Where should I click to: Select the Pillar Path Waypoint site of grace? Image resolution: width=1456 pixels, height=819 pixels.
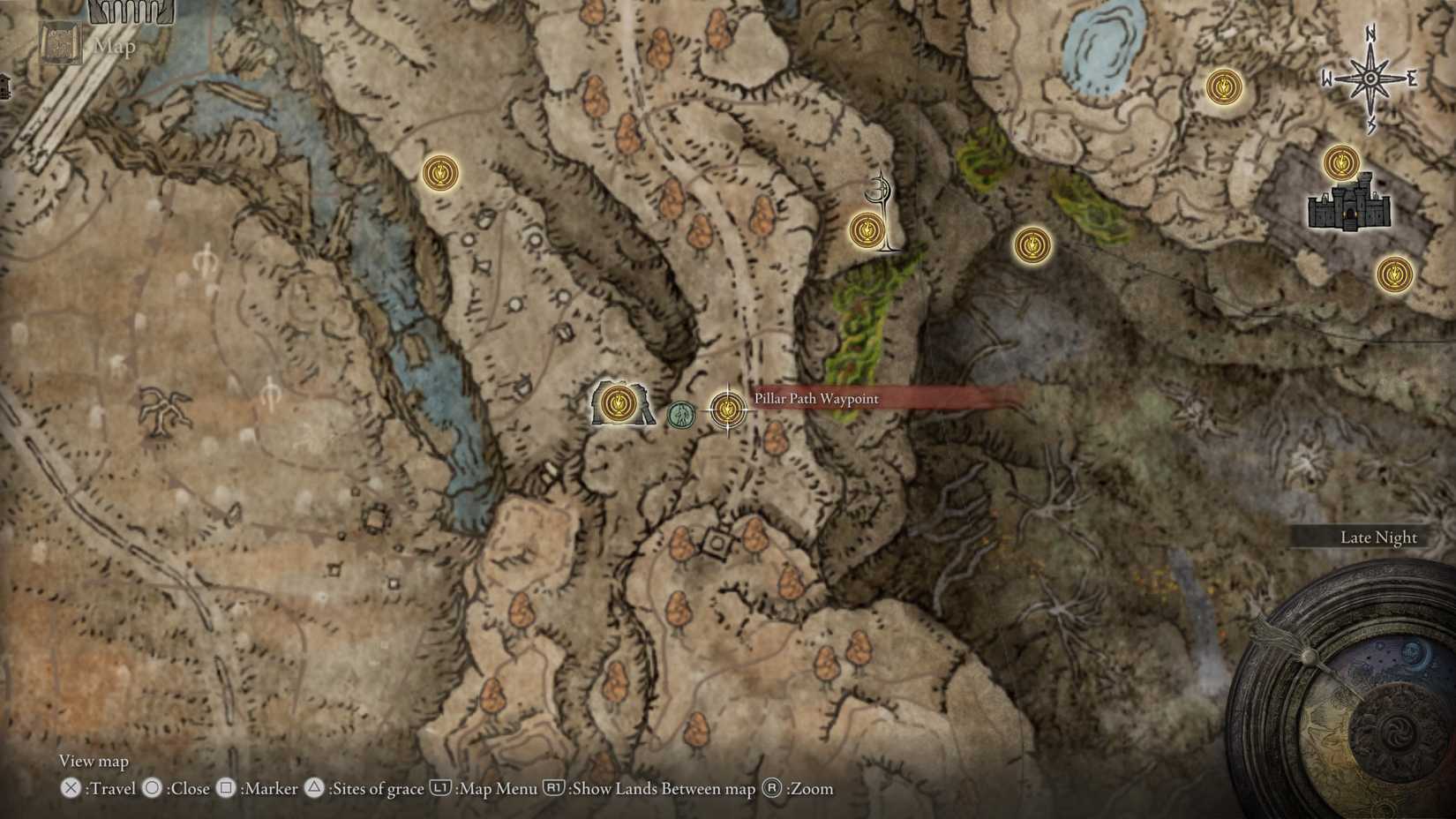pyautogui.click(x=727, y=409)
